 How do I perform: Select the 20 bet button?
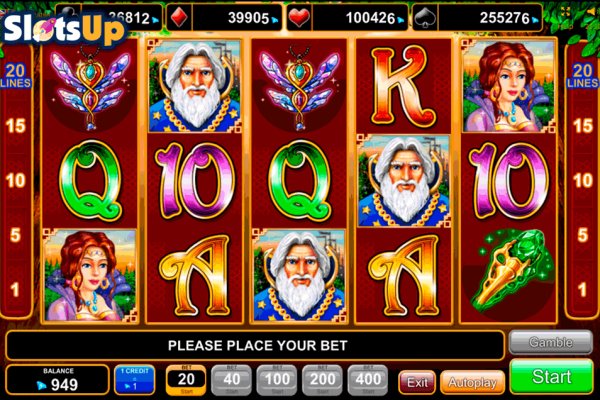[186, 380]
